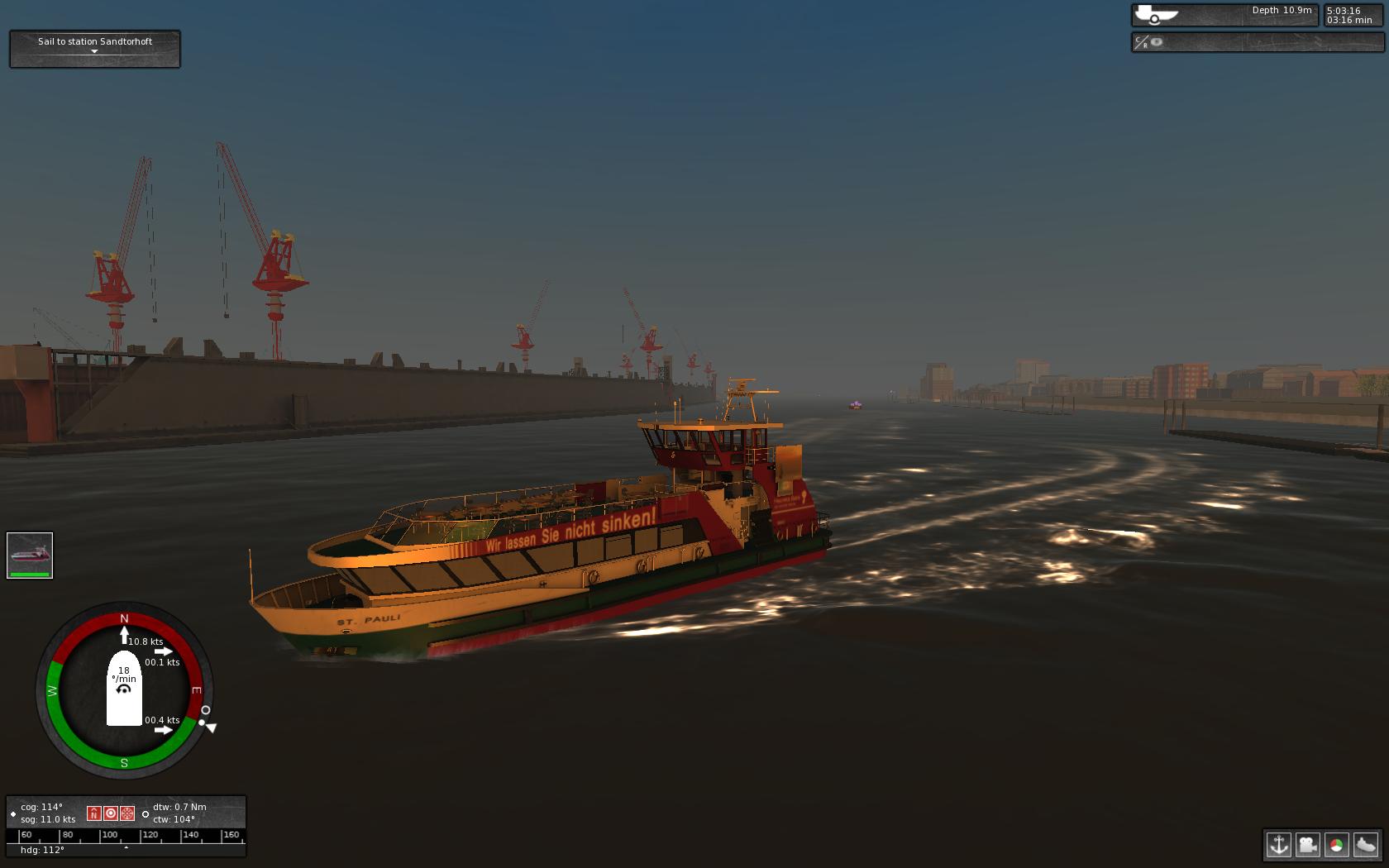This screenshot has height=868, width=1389.
Task: Open the mission objective panel labeled Sandtorhoft
Action: pos(94,41)
